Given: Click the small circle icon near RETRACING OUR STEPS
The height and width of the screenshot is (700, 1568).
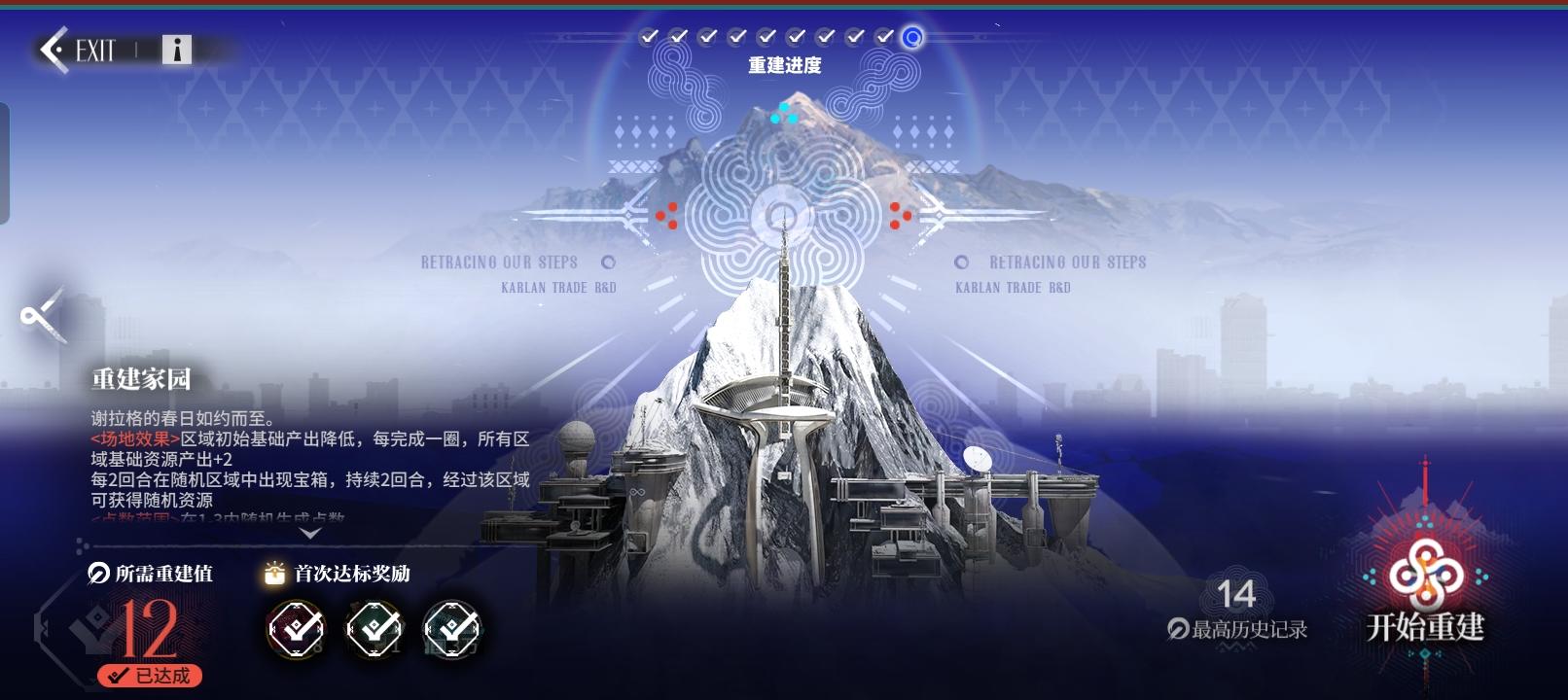Looking at the screenshot, I should [x=610, y=262].
